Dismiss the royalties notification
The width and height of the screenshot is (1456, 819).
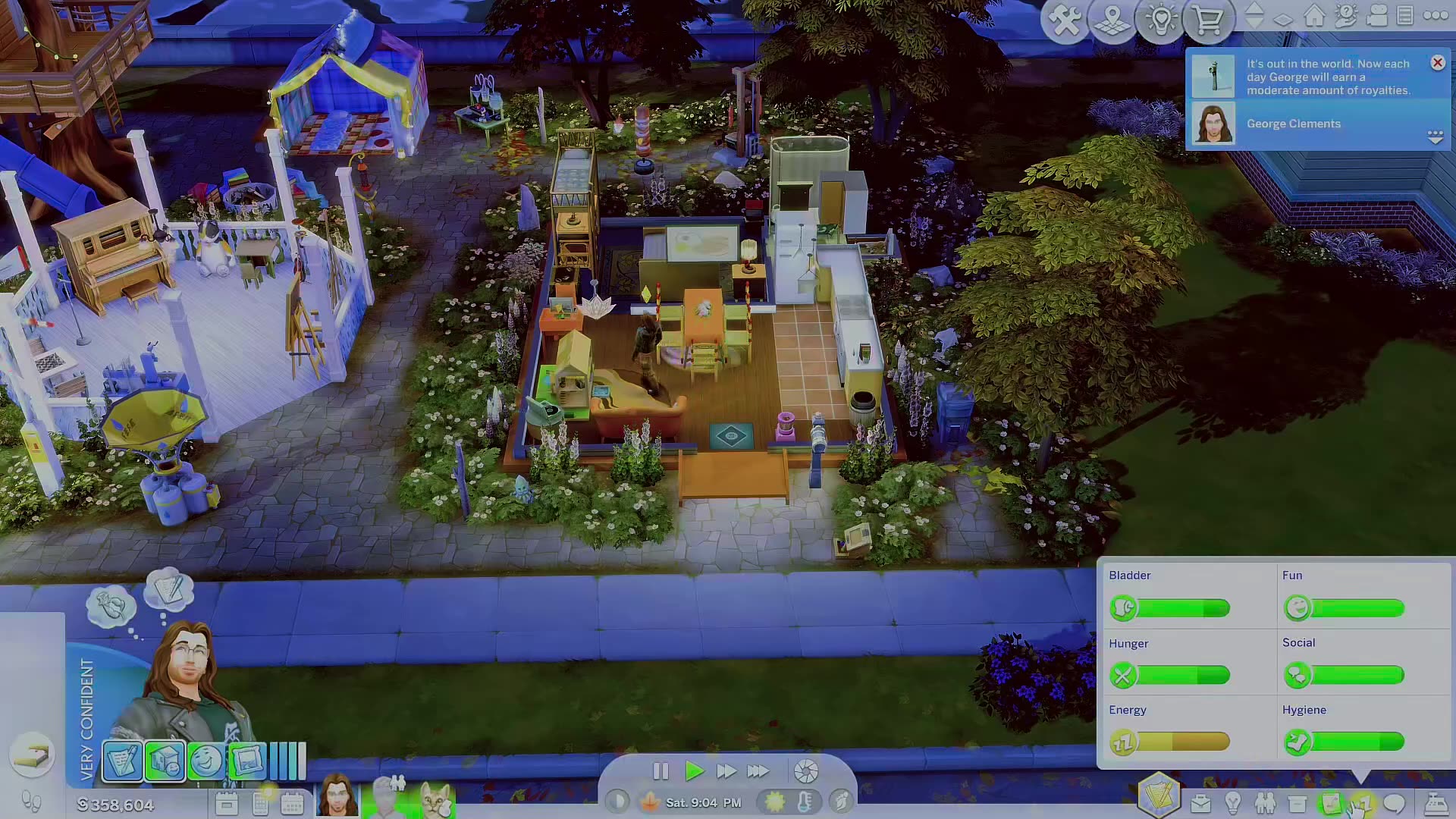(1438, 63)
